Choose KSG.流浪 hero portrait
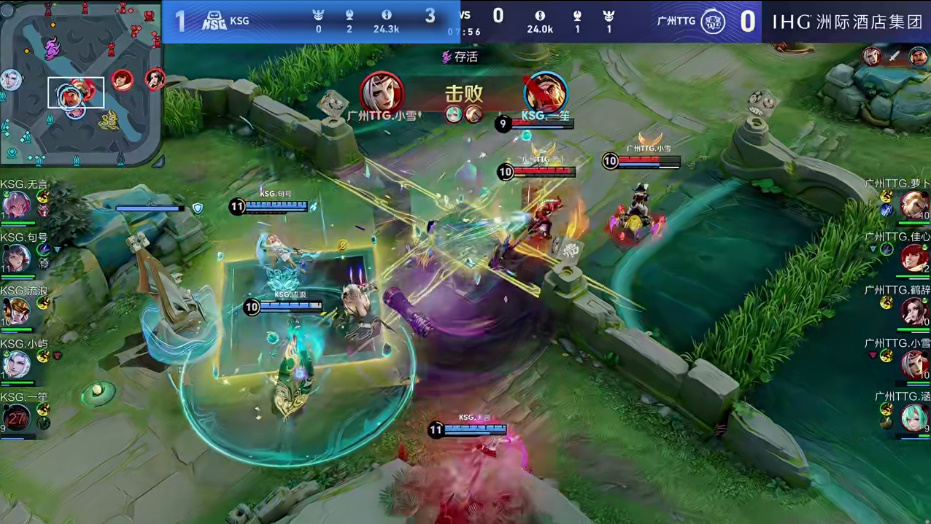The width and height of the screenshot is (931, 524). tap(17, 311)
